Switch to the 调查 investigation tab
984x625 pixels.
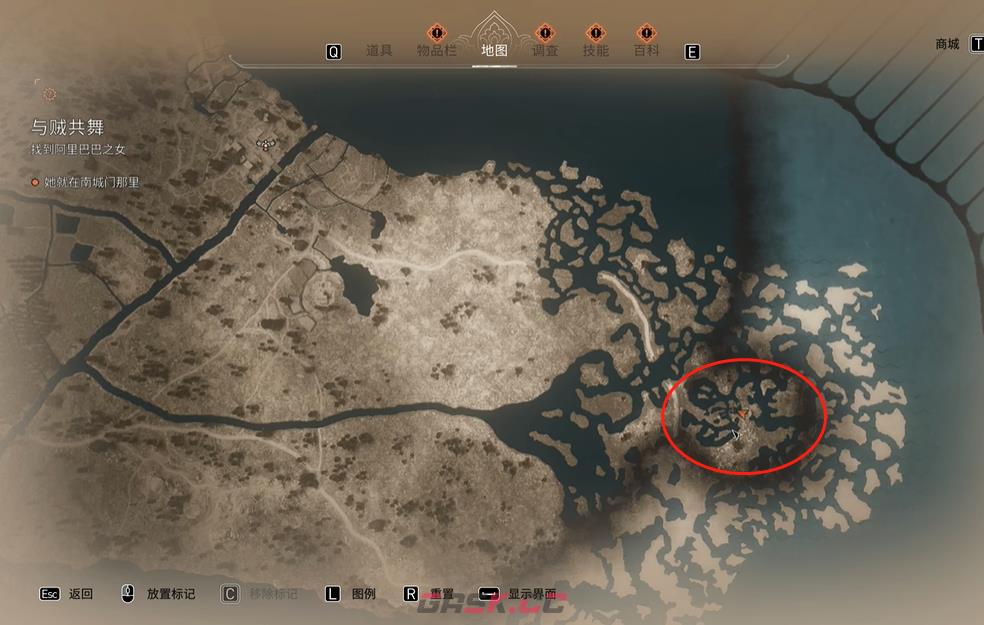544,51
